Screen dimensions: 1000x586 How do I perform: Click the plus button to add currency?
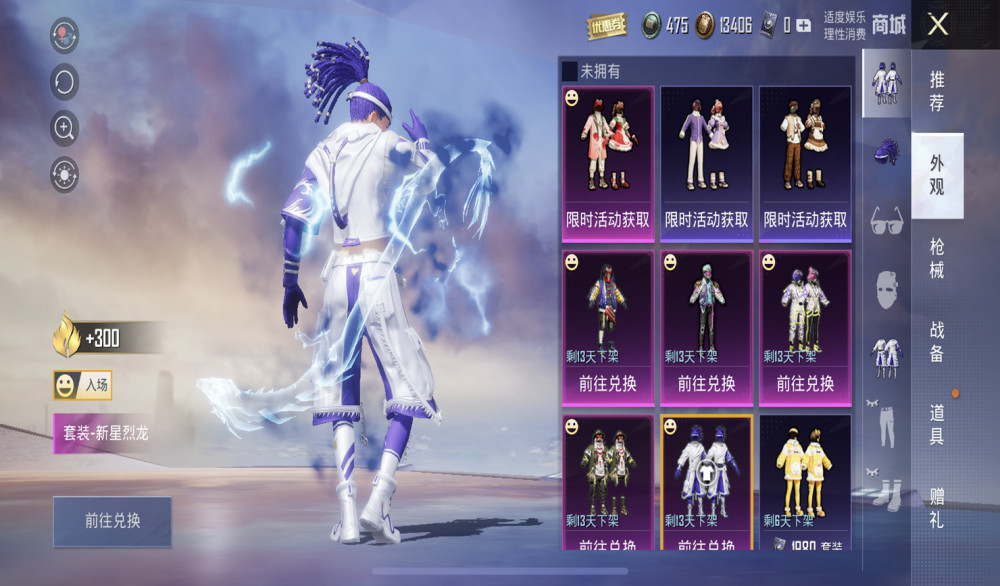(804, 26)
